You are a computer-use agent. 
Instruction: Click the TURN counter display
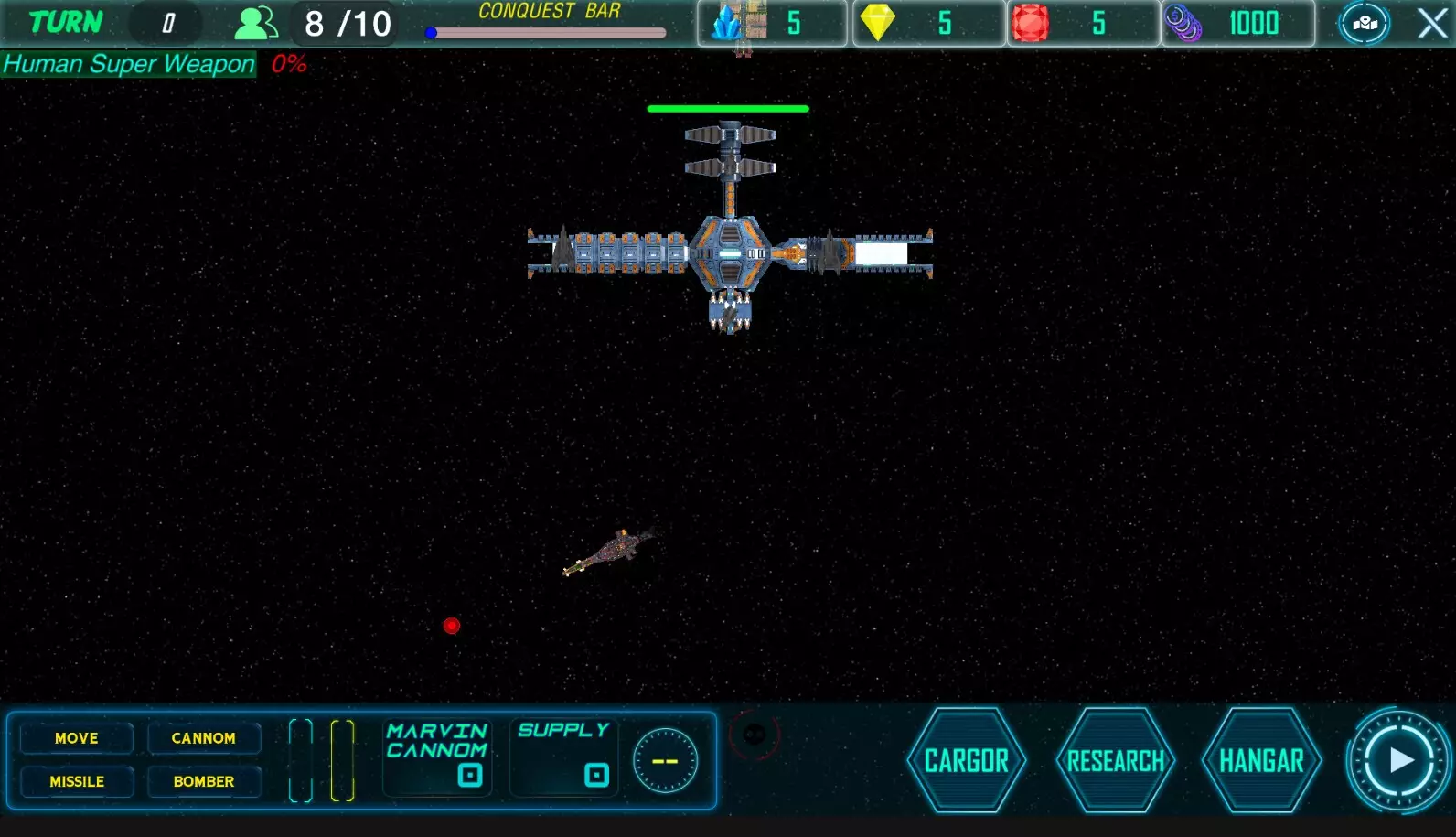pos(166,23)
